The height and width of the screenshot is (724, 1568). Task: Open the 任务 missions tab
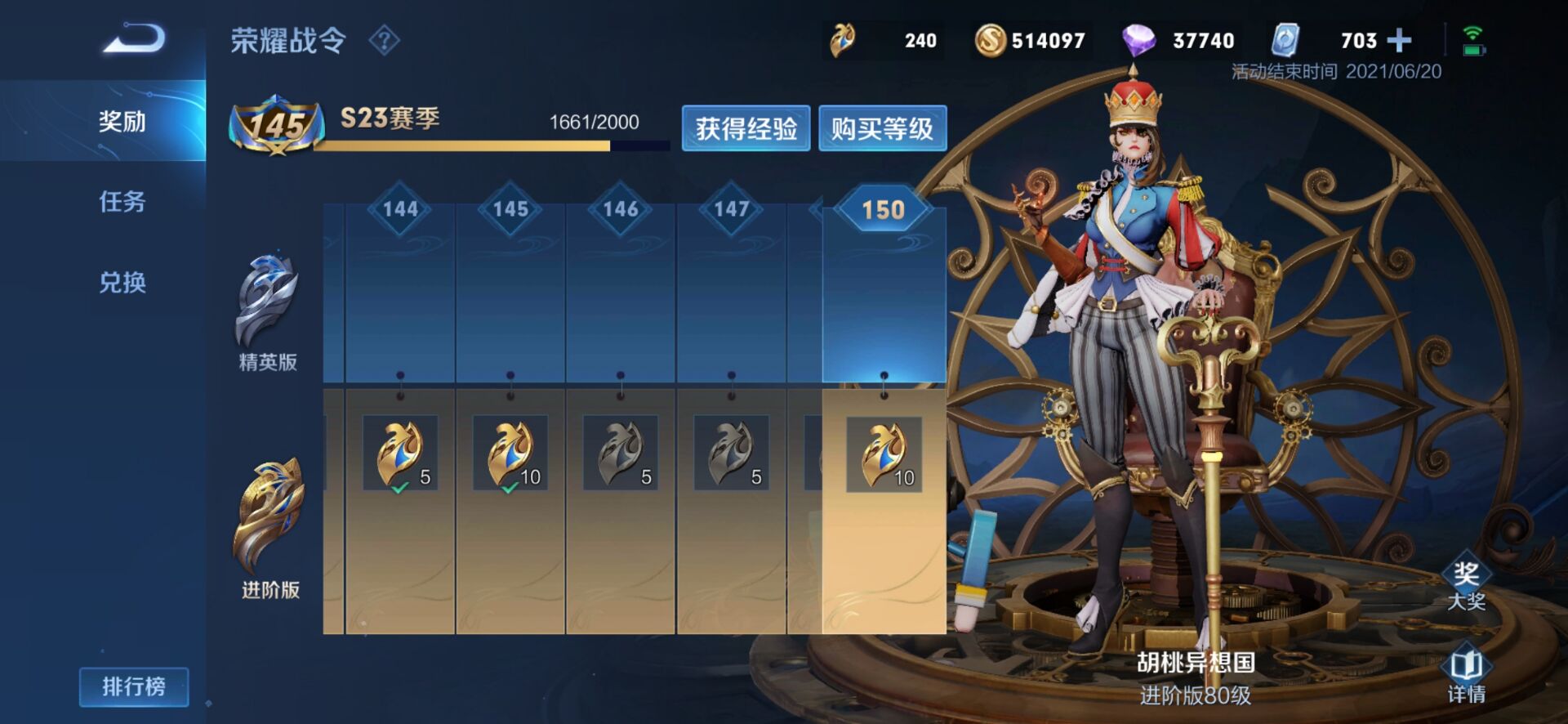click(122, 202)
